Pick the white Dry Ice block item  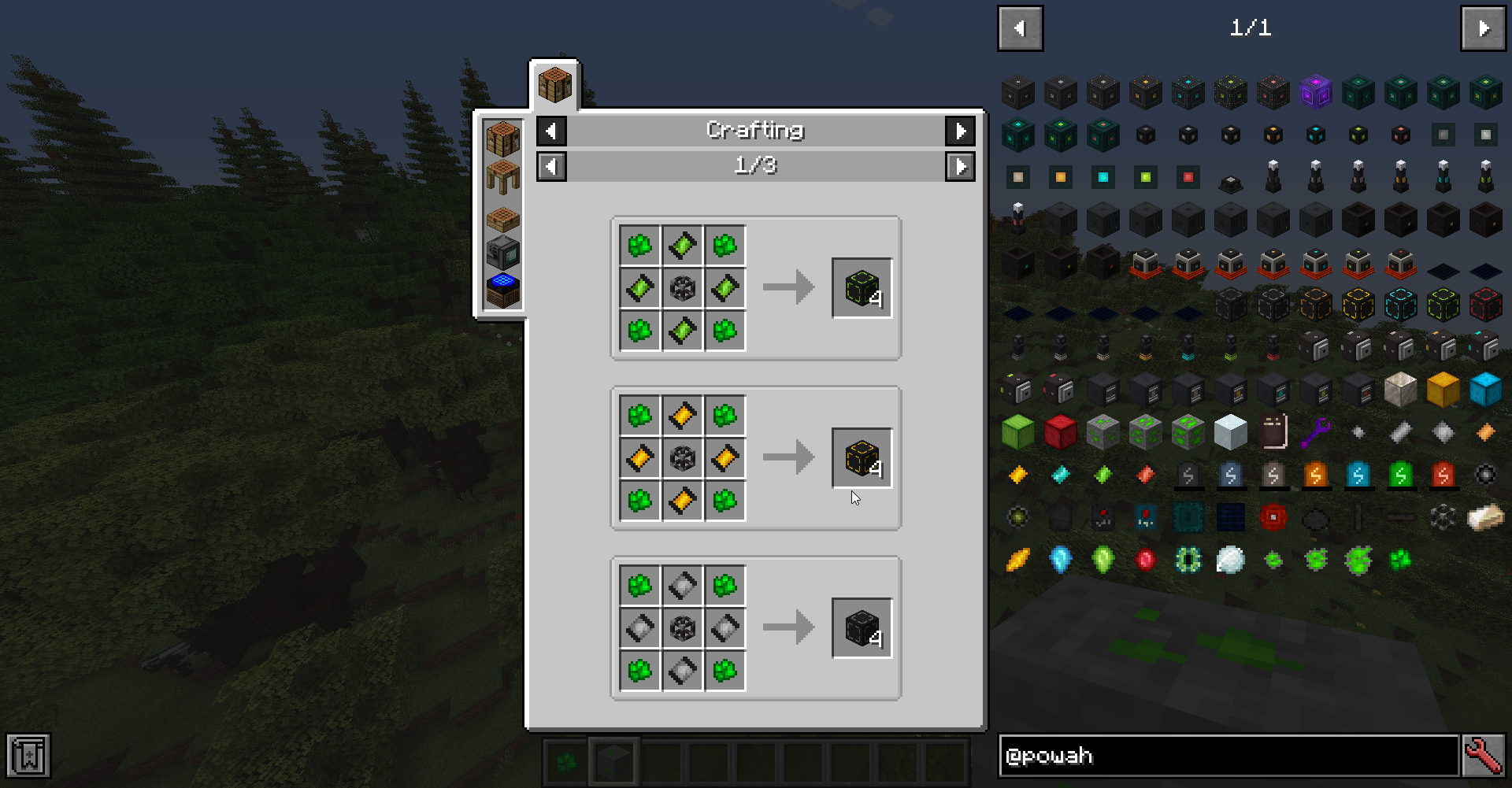click(1230, 430)
